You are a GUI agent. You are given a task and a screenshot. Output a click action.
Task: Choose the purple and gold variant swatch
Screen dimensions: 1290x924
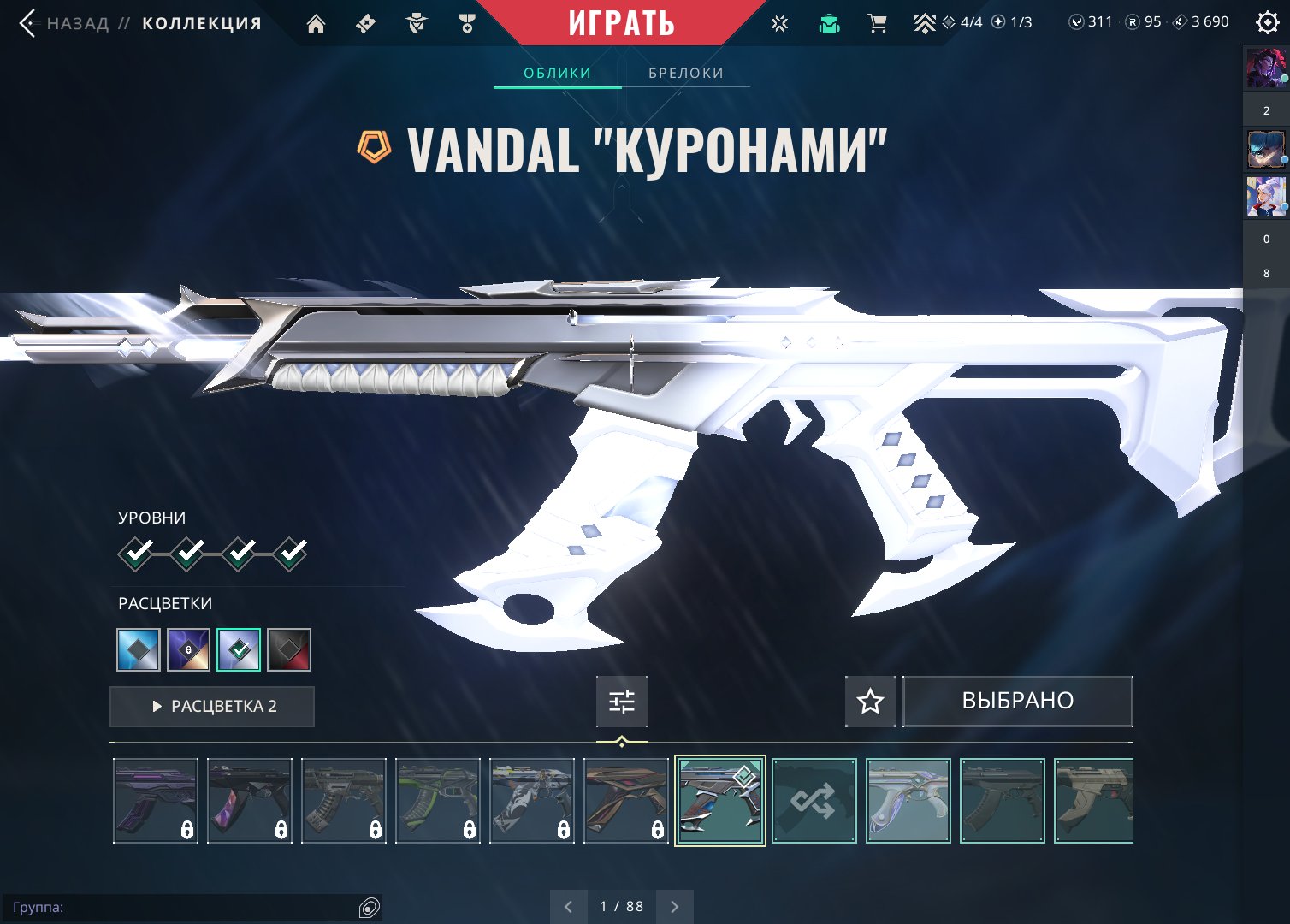(x=188, y=650)
